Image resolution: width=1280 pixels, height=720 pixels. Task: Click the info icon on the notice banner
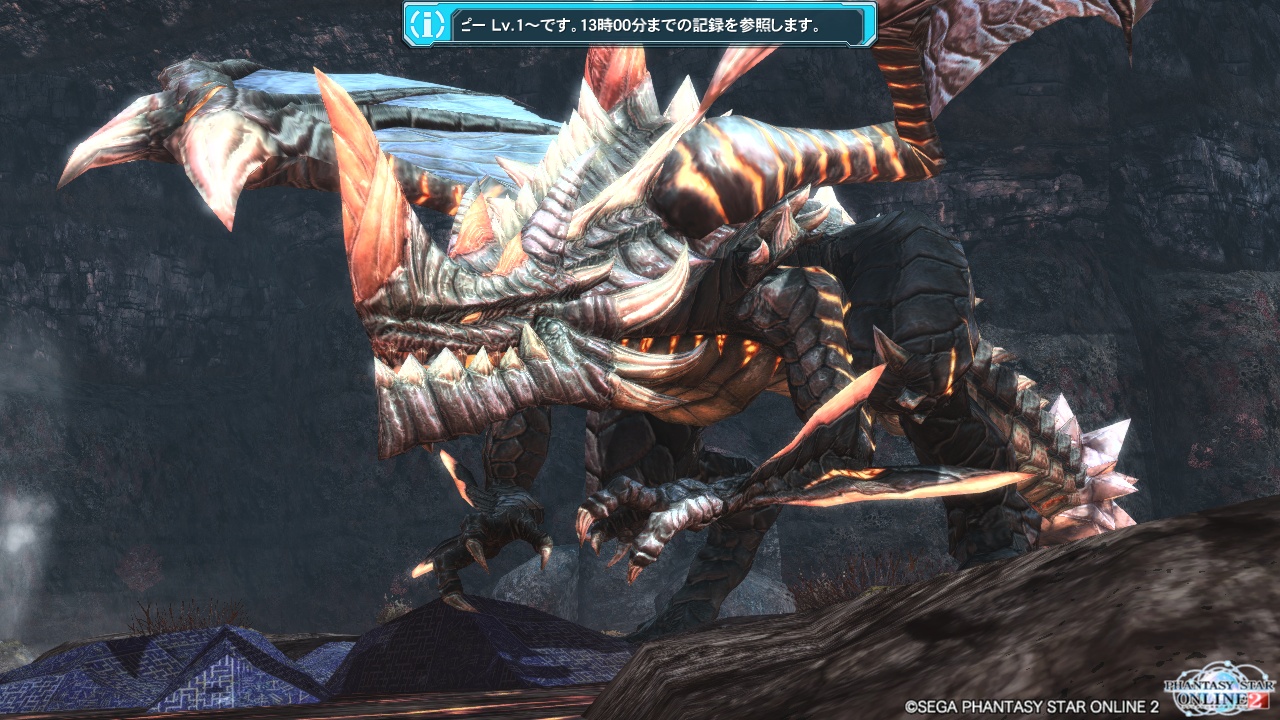[x=427, y=24]
